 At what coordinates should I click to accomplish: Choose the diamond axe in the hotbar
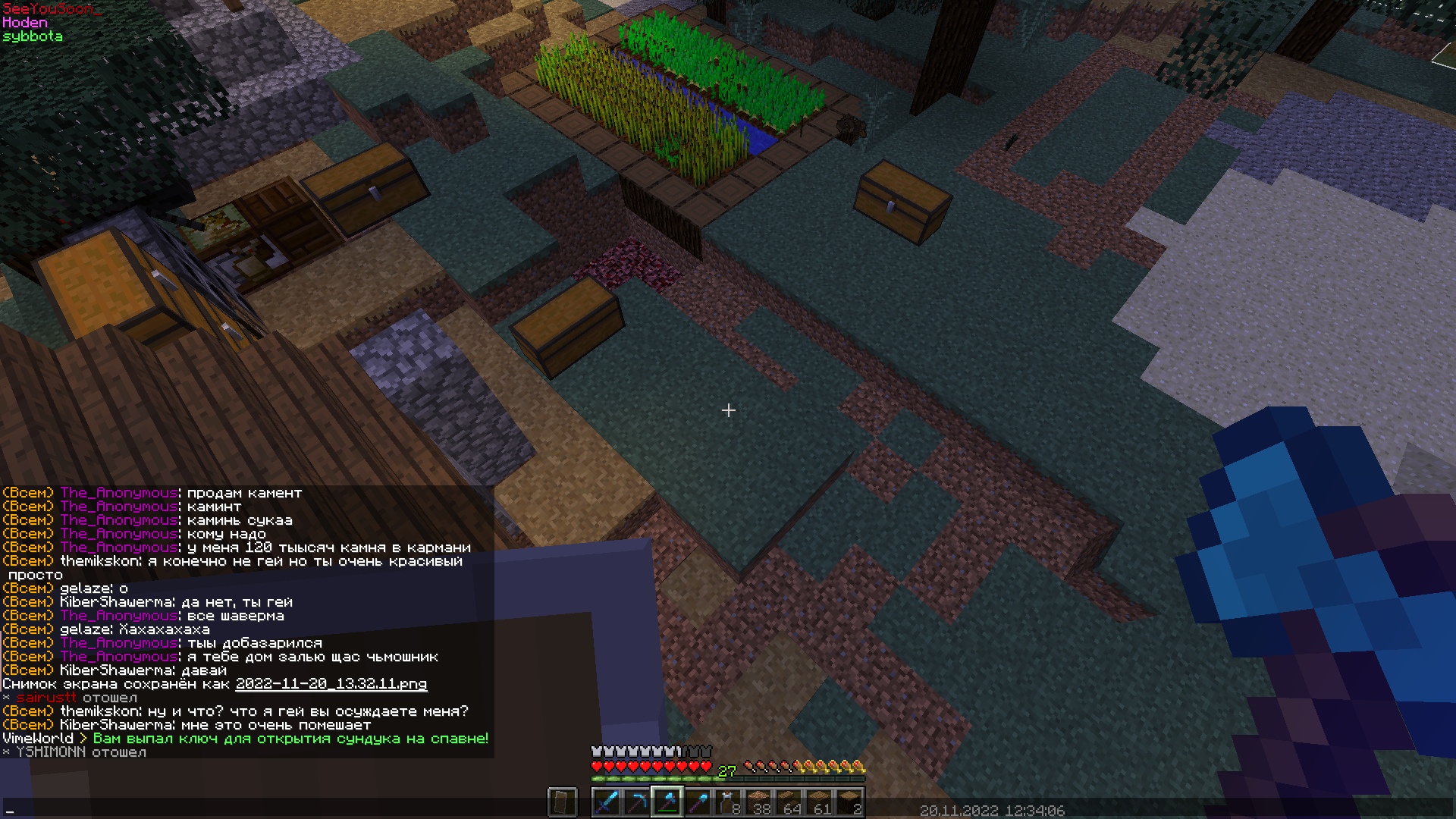pyautogui.click(x=667, y=802)
